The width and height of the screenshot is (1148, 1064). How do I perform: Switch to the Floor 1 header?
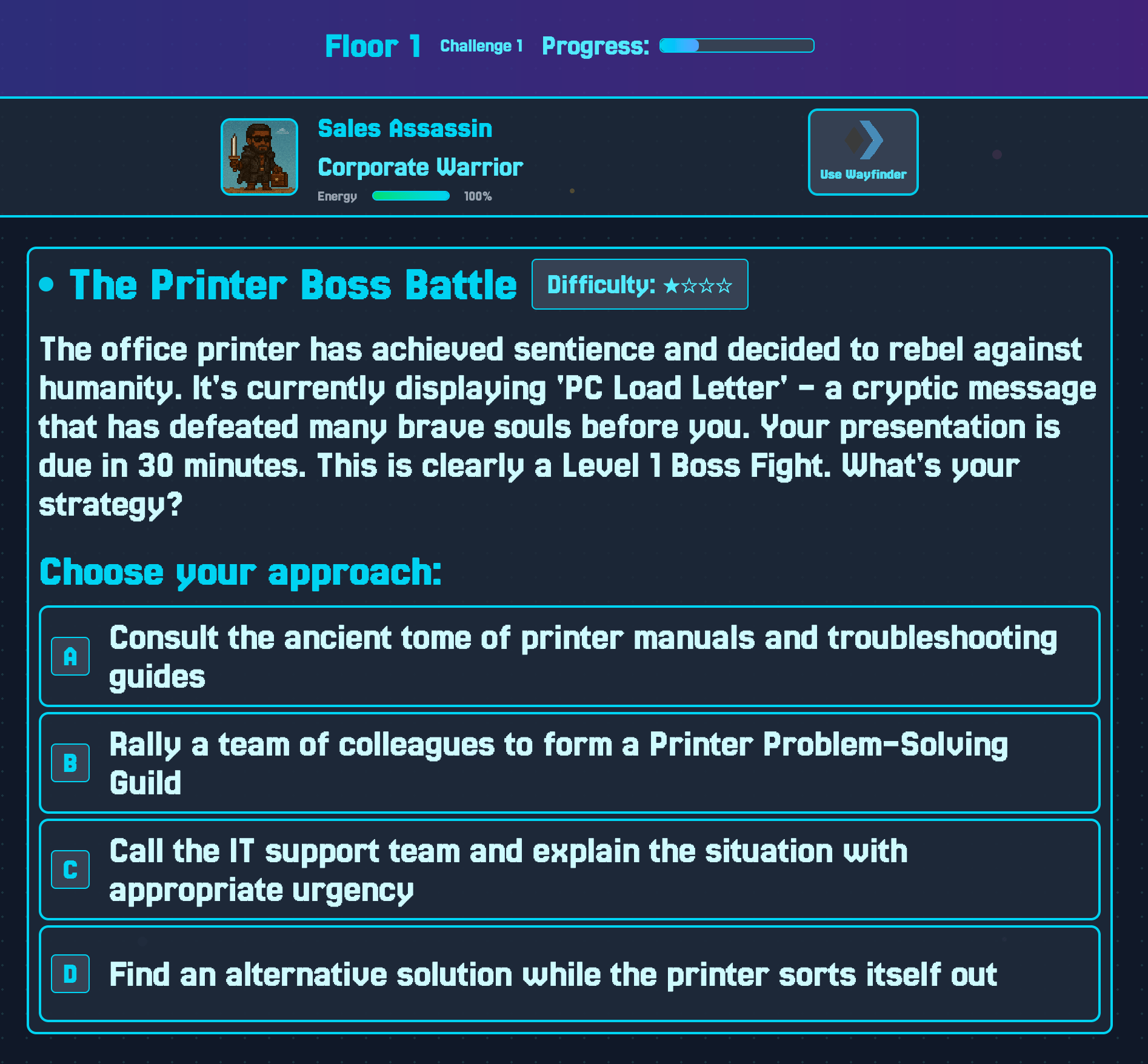click(x=373, y=45)
